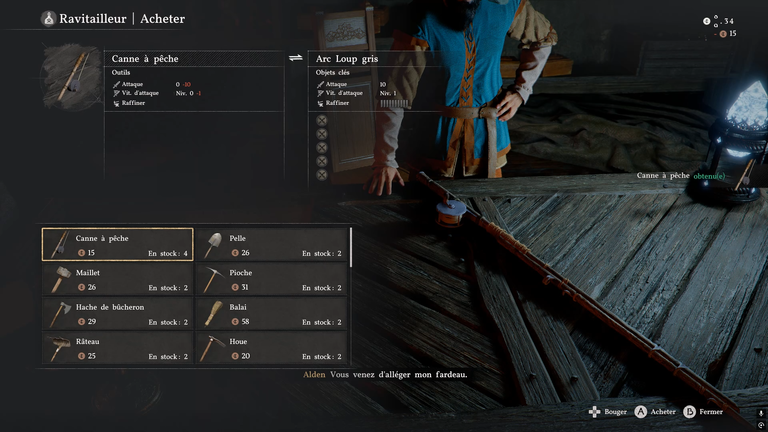Click the swap arrows between compared items
The width and height of the screenshot is (768, 432).
(296, 58)
